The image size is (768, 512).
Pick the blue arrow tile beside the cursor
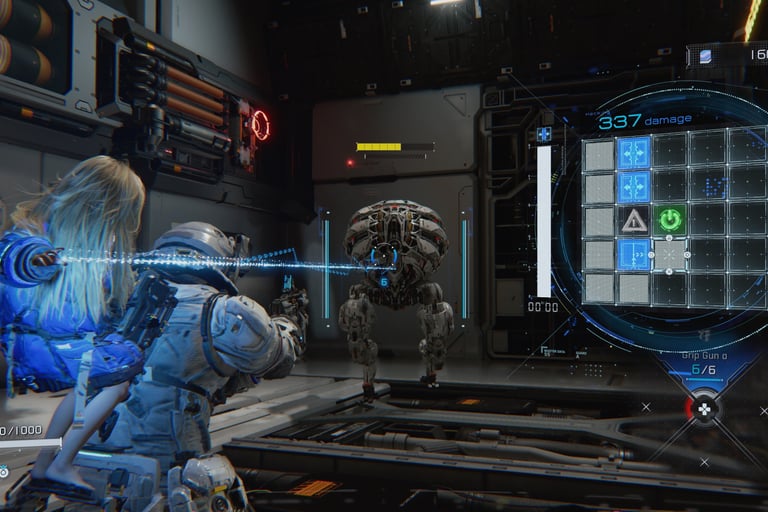coord(634,254)
